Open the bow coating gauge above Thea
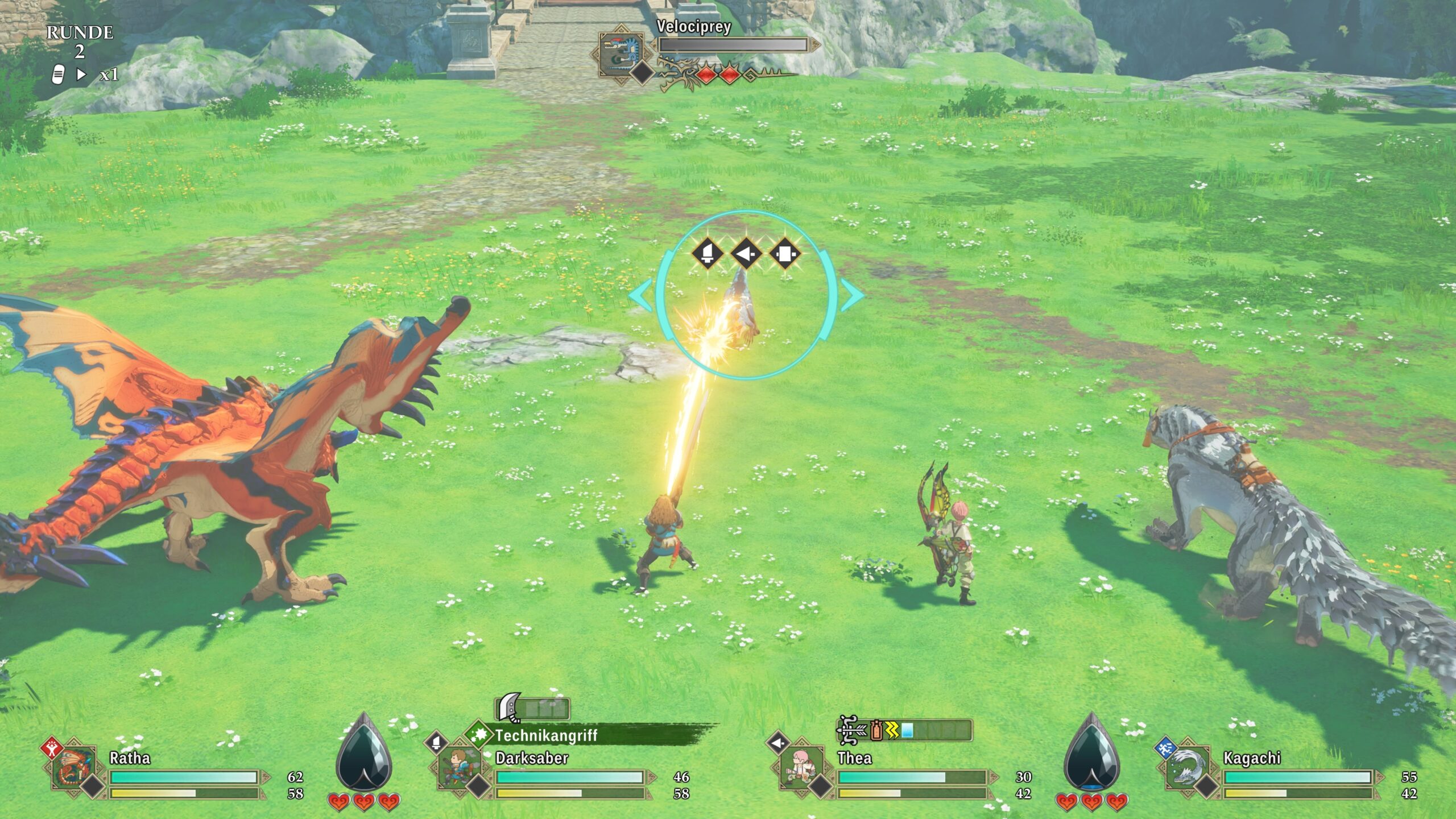1456x819 pixels. coord(904,730)
